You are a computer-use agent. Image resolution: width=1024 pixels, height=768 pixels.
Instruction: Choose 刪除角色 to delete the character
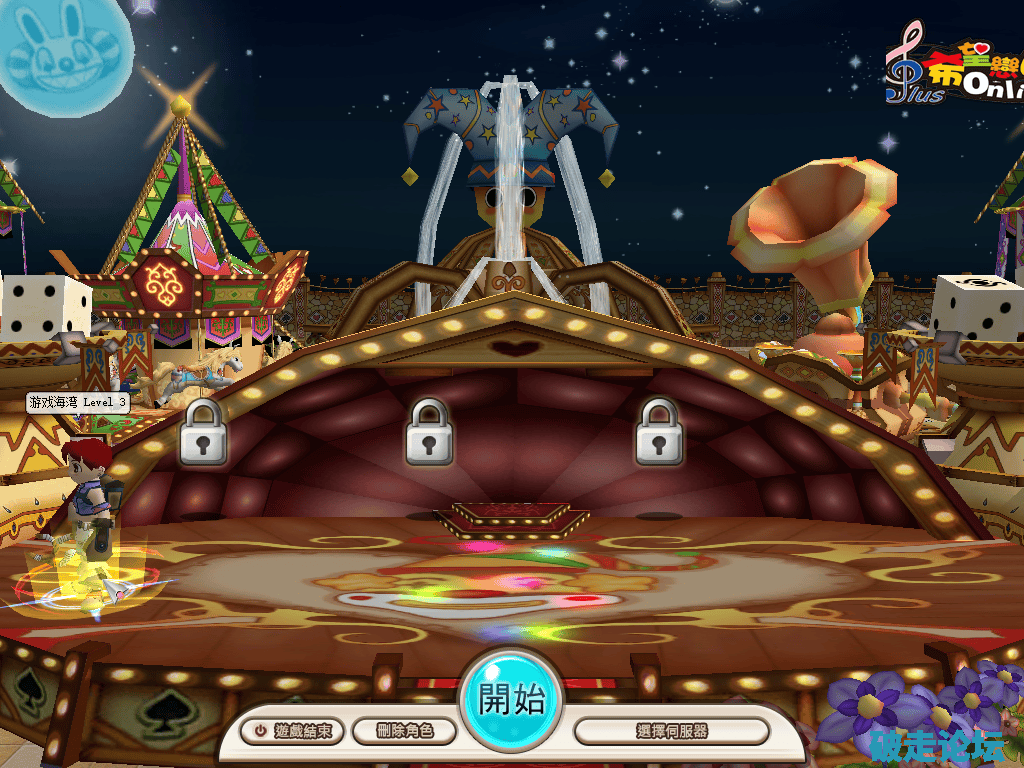tap(404, 731)
